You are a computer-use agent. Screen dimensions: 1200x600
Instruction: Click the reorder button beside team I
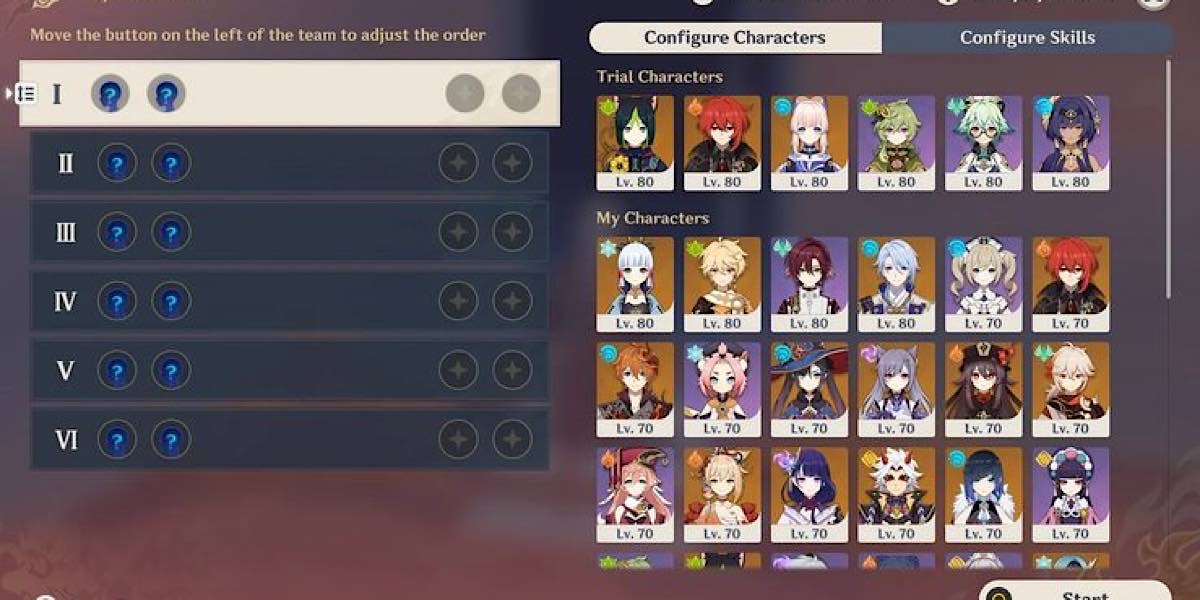(26, 94)
